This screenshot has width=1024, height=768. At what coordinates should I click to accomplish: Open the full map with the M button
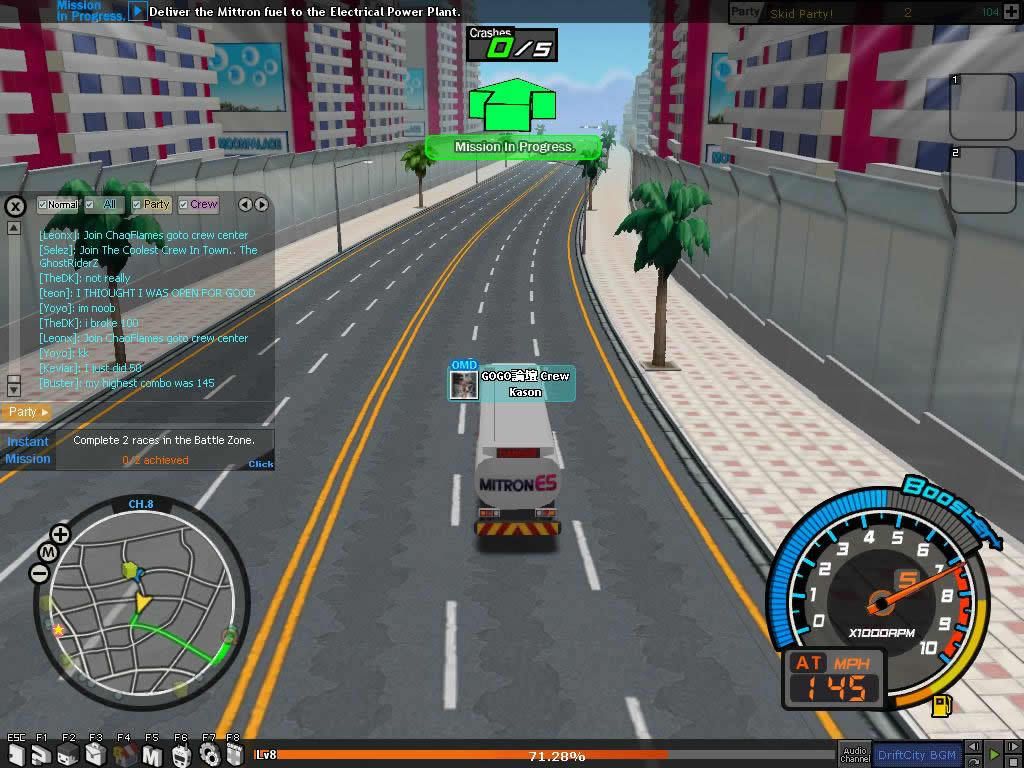48,553
